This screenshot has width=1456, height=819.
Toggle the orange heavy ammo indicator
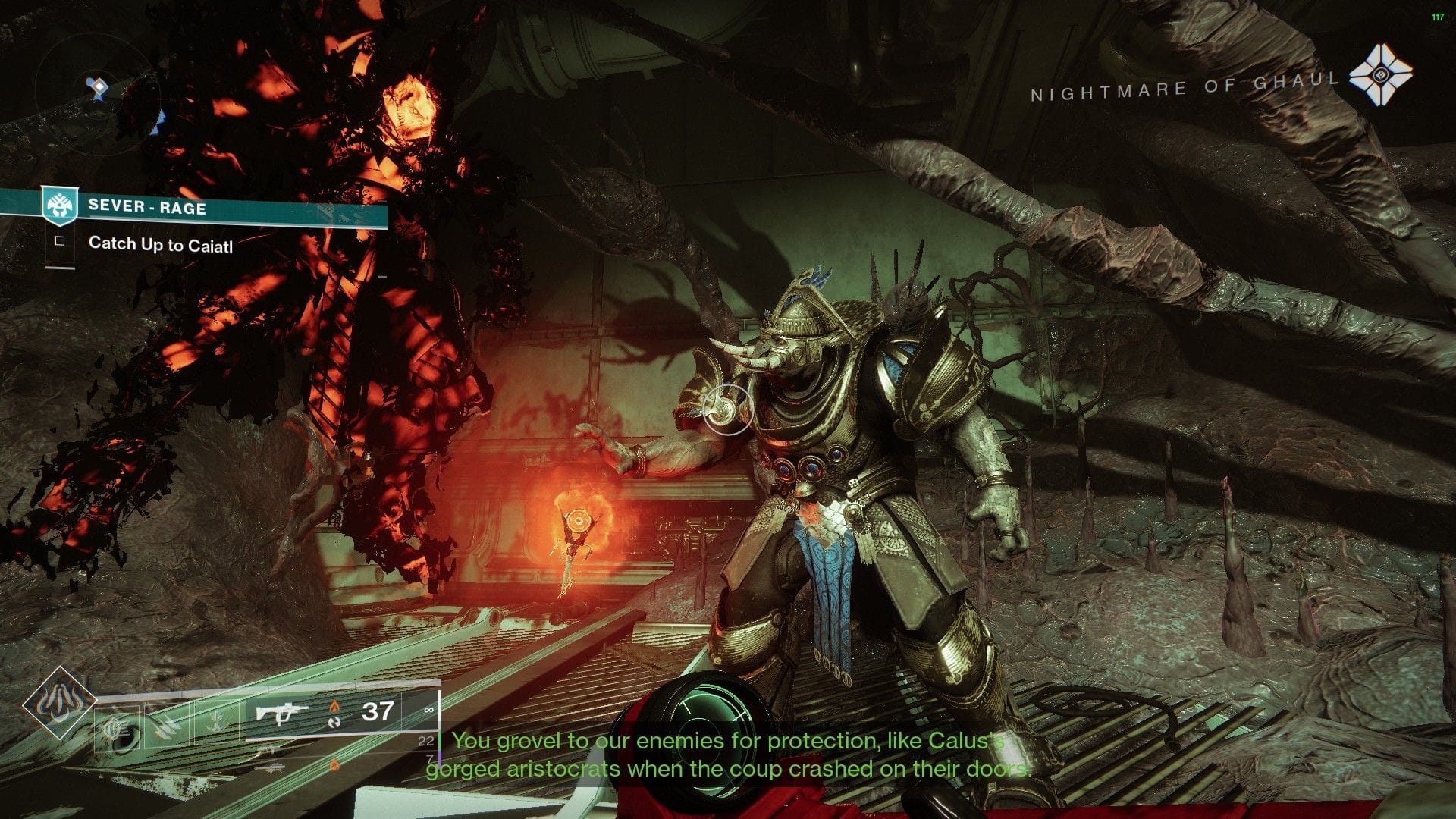[334, 766]
